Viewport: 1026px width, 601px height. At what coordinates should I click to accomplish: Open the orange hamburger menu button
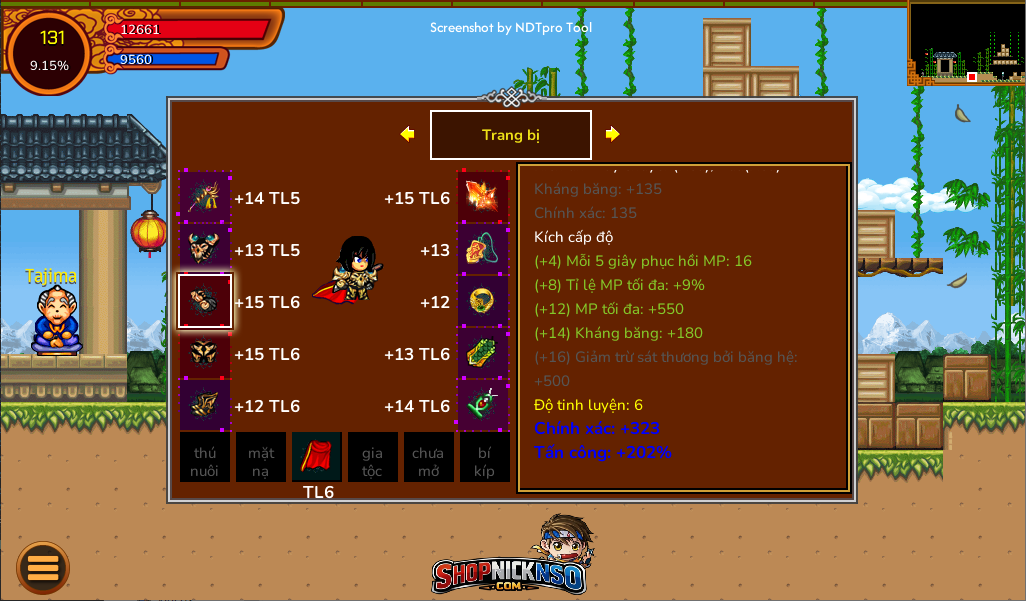43,567
